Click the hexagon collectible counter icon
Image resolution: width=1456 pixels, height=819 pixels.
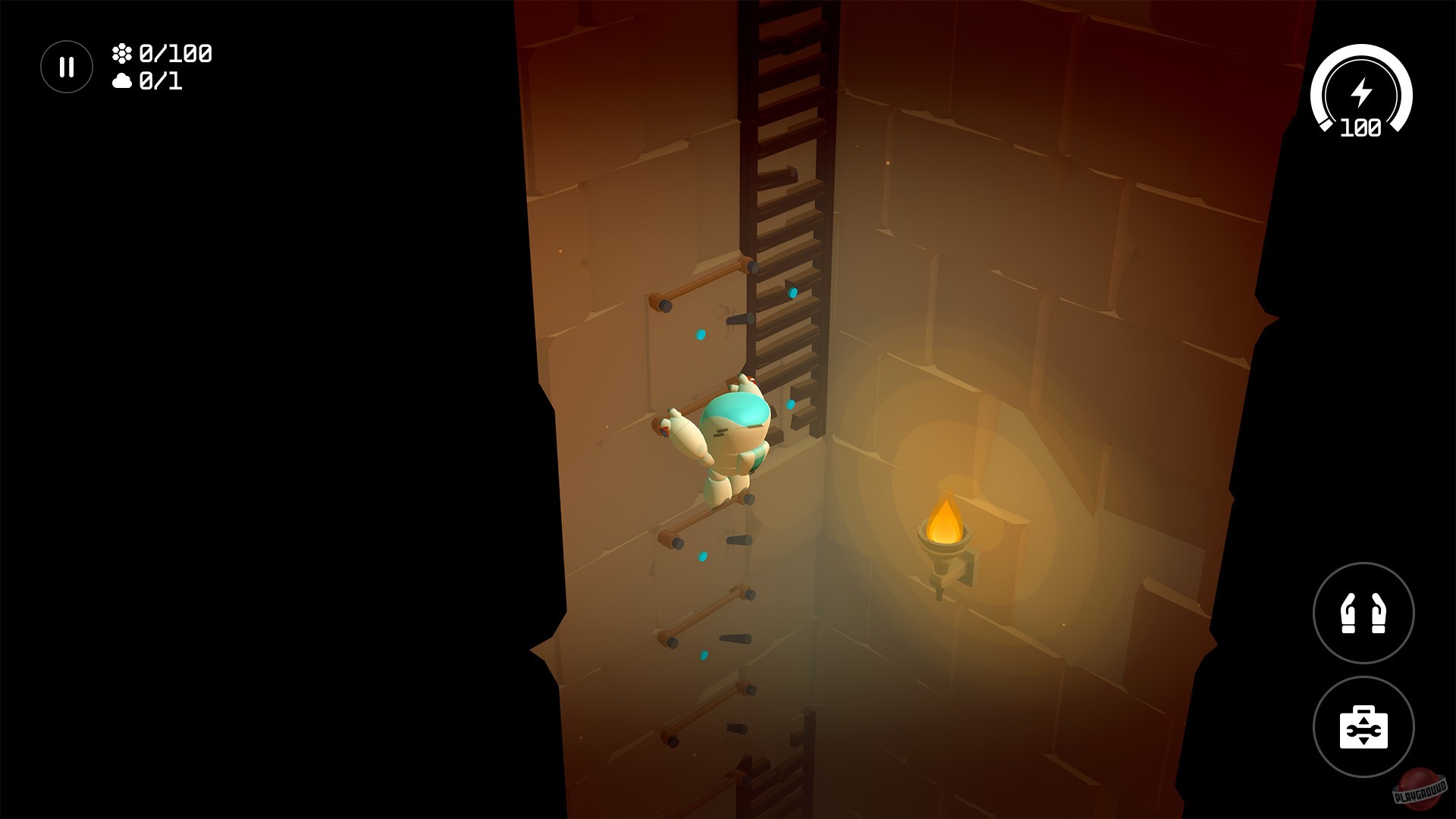(x=124, y=53)
